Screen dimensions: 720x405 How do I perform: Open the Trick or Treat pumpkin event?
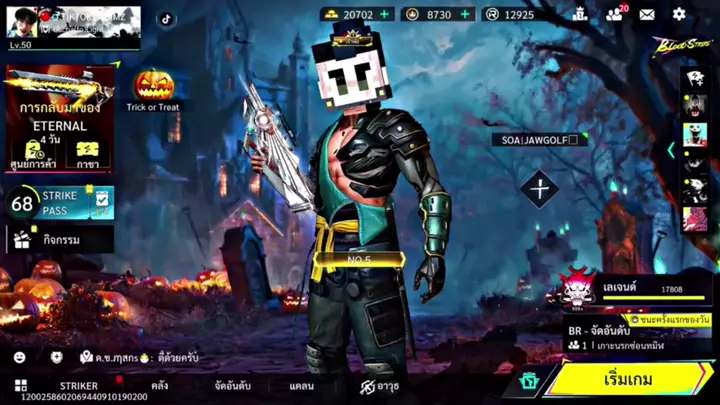point(153,89)
